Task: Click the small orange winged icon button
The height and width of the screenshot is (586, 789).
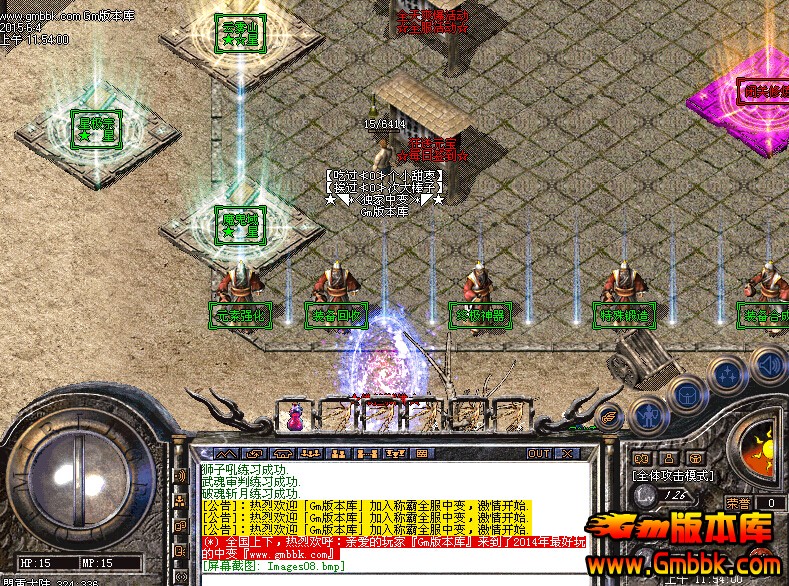Action: point(607,414)
